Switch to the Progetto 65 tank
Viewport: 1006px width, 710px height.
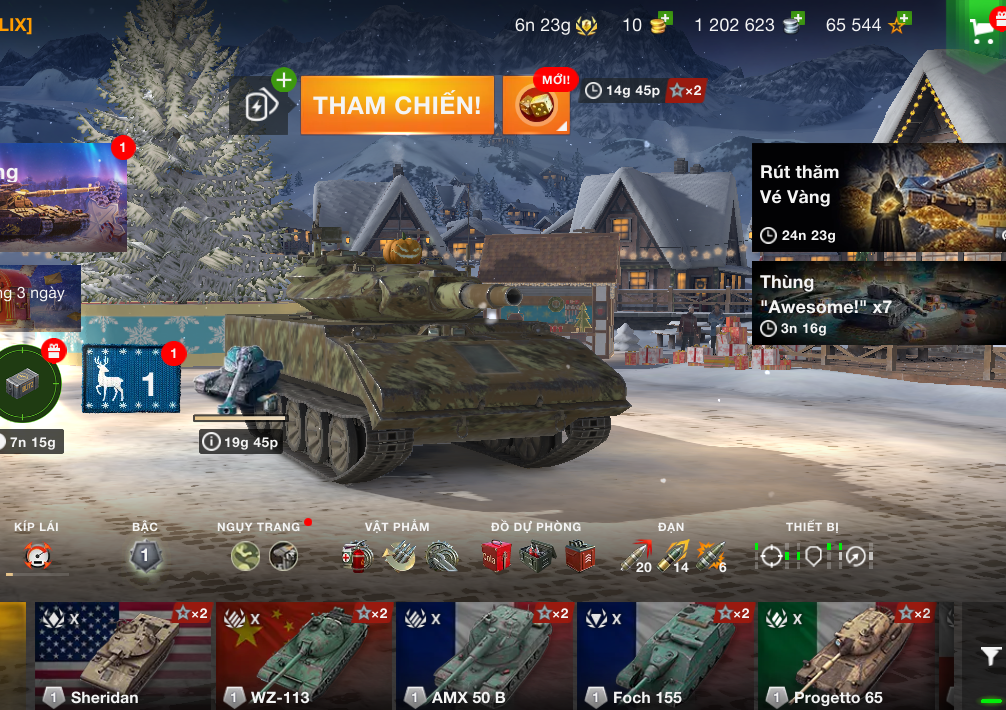847,655
